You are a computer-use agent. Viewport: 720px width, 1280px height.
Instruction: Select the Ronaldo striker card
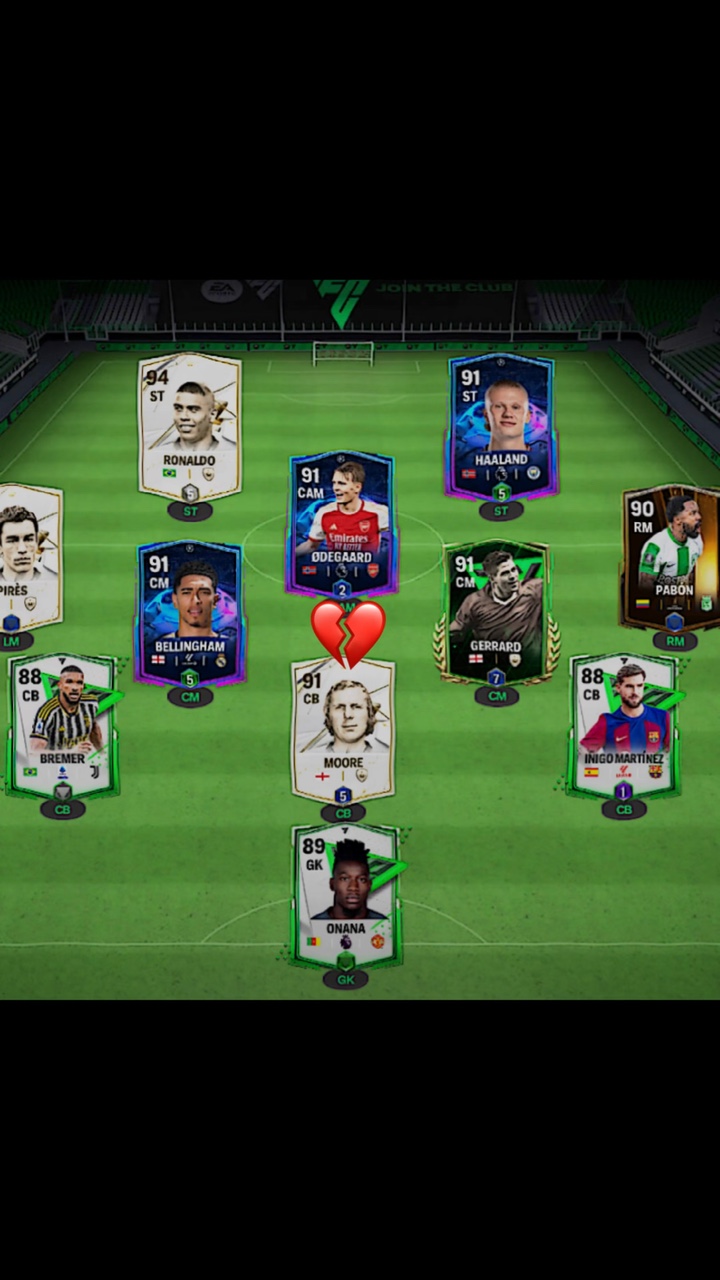[x=189, y=425]
